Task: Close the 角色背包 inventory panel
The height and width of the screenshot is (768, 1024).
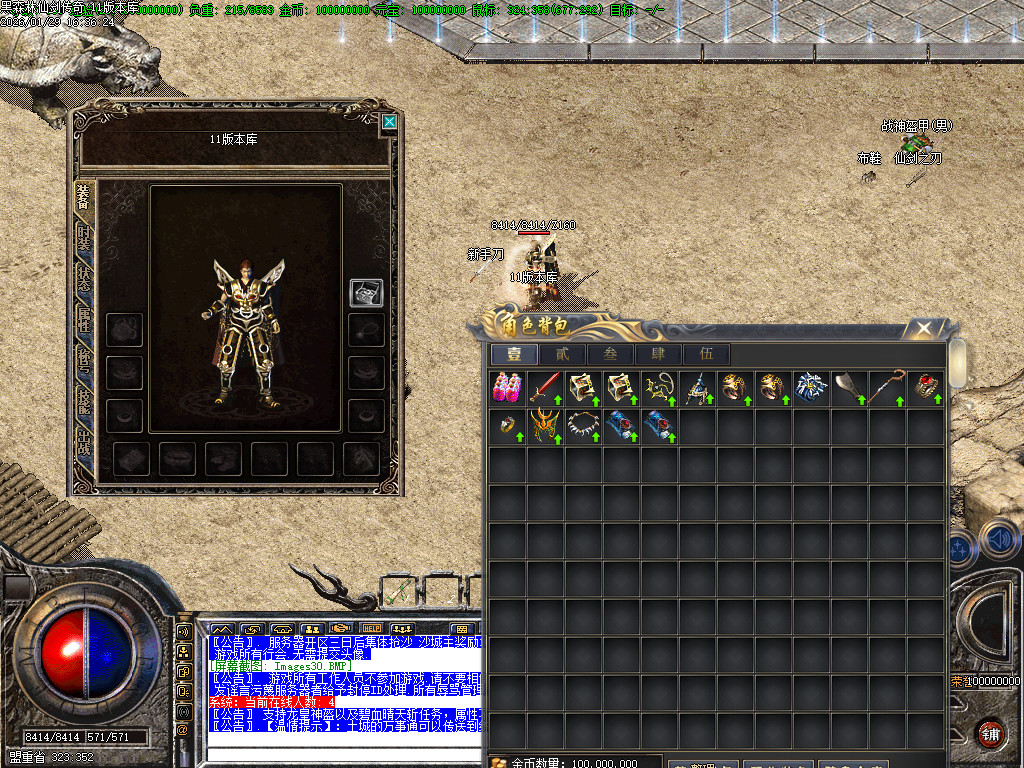Action: 925,327
